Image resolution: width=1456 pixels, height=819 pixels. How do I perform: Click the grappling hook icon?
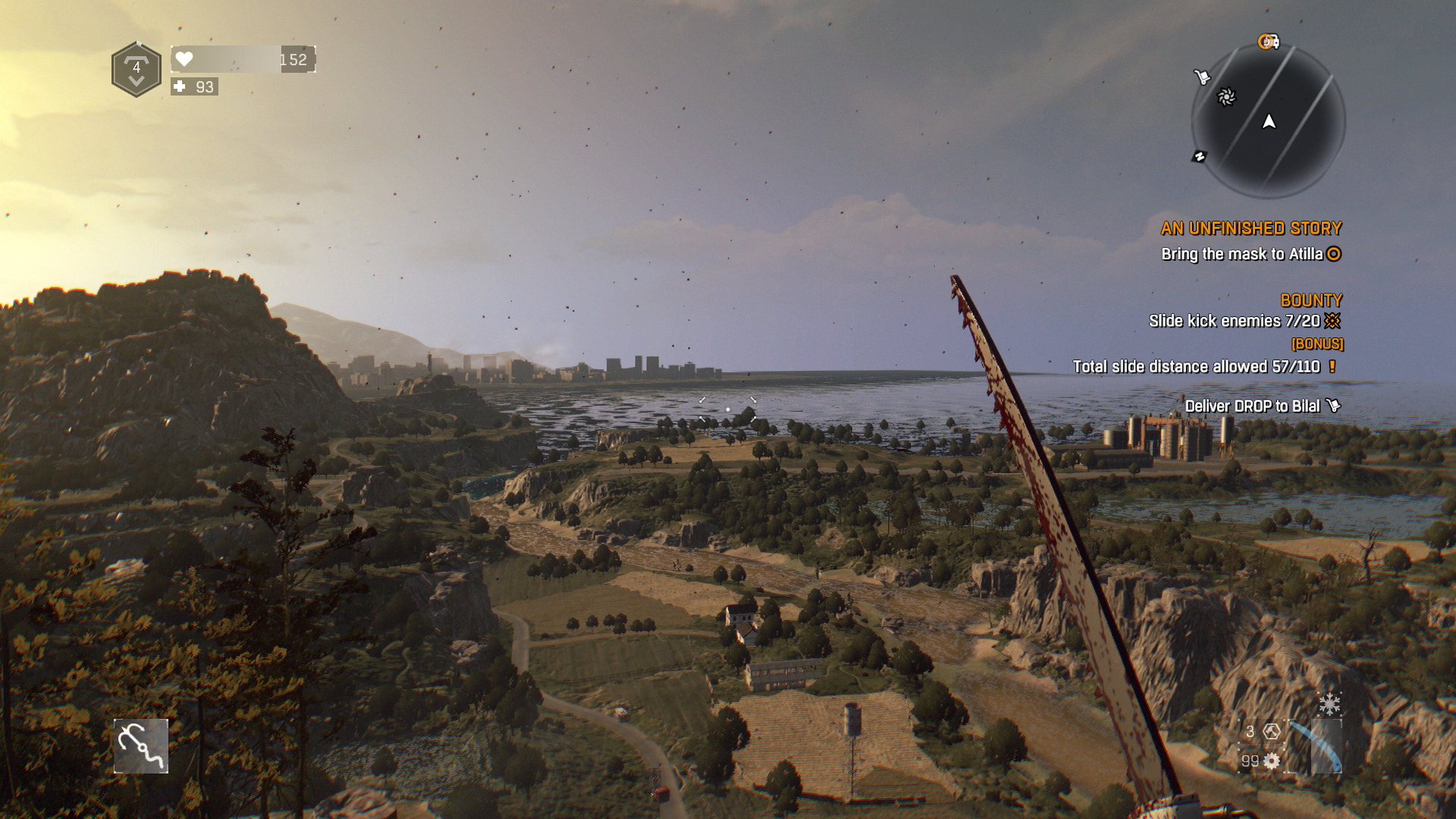[141, 746]
